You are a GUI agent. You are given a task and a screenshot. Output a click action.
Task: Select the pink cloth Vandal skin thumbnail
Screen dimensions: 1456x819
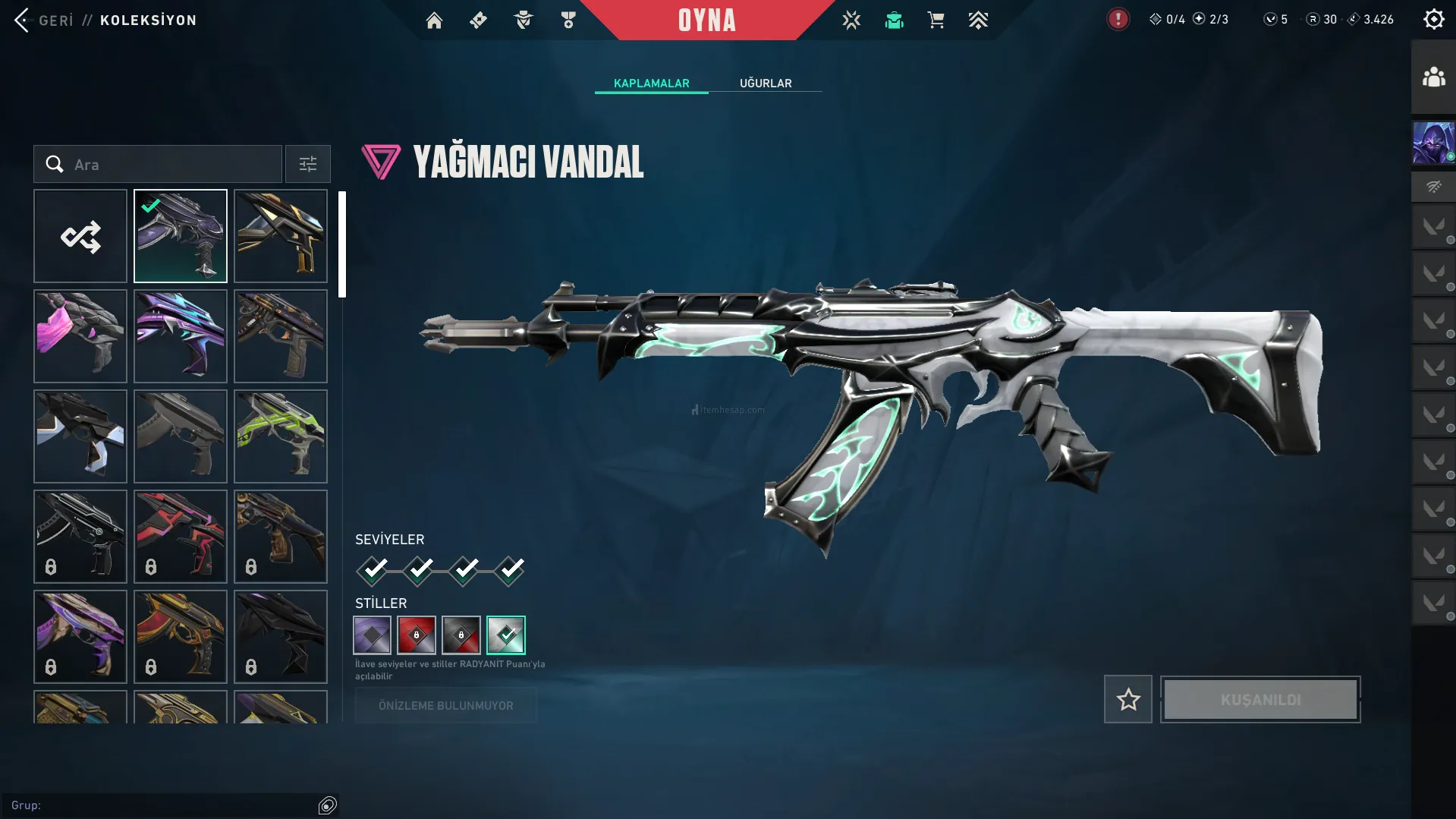point(80,336)
